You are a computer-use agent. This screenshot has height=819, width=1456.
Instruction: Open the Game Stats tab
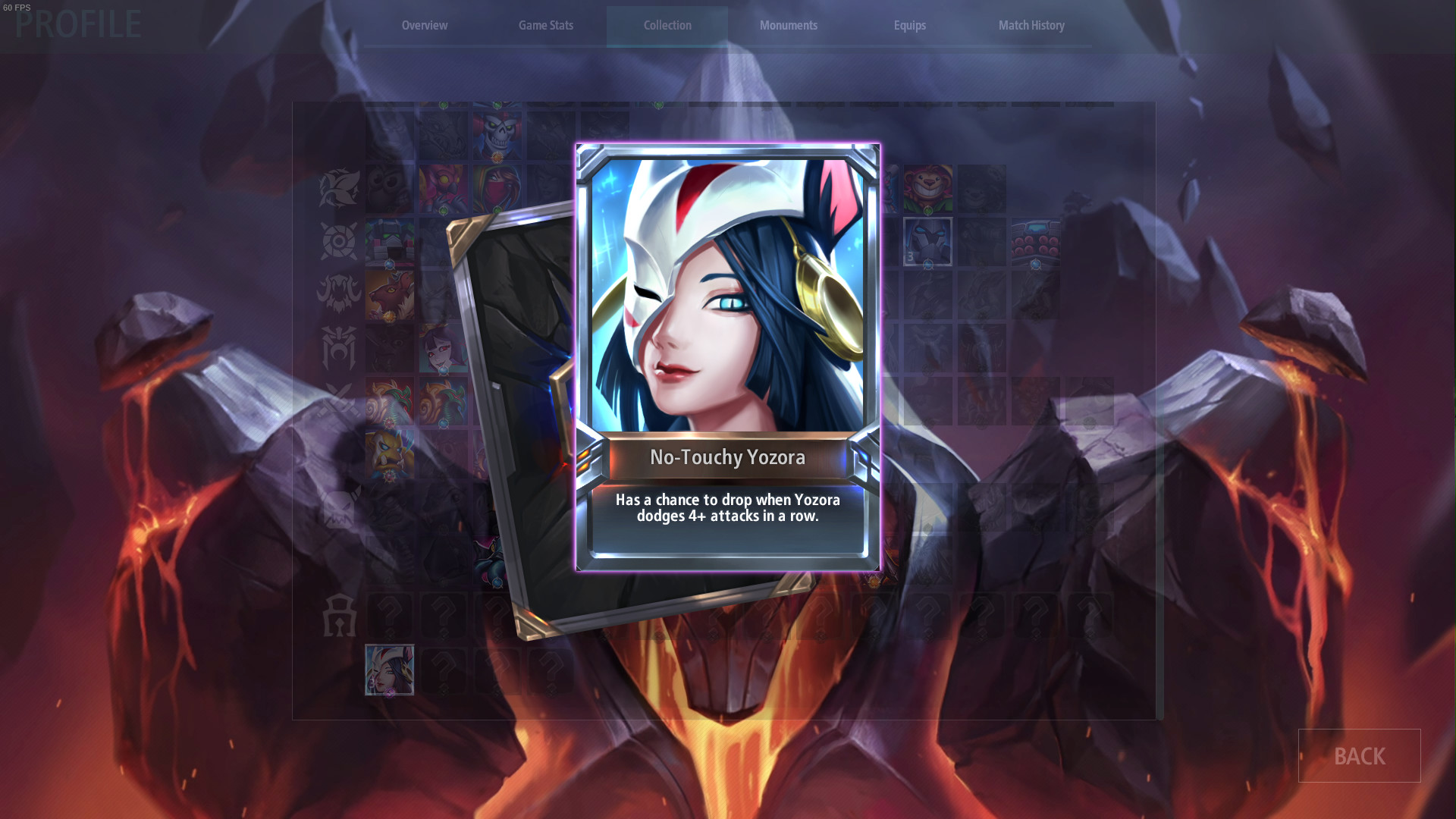[x=545, y=25]
